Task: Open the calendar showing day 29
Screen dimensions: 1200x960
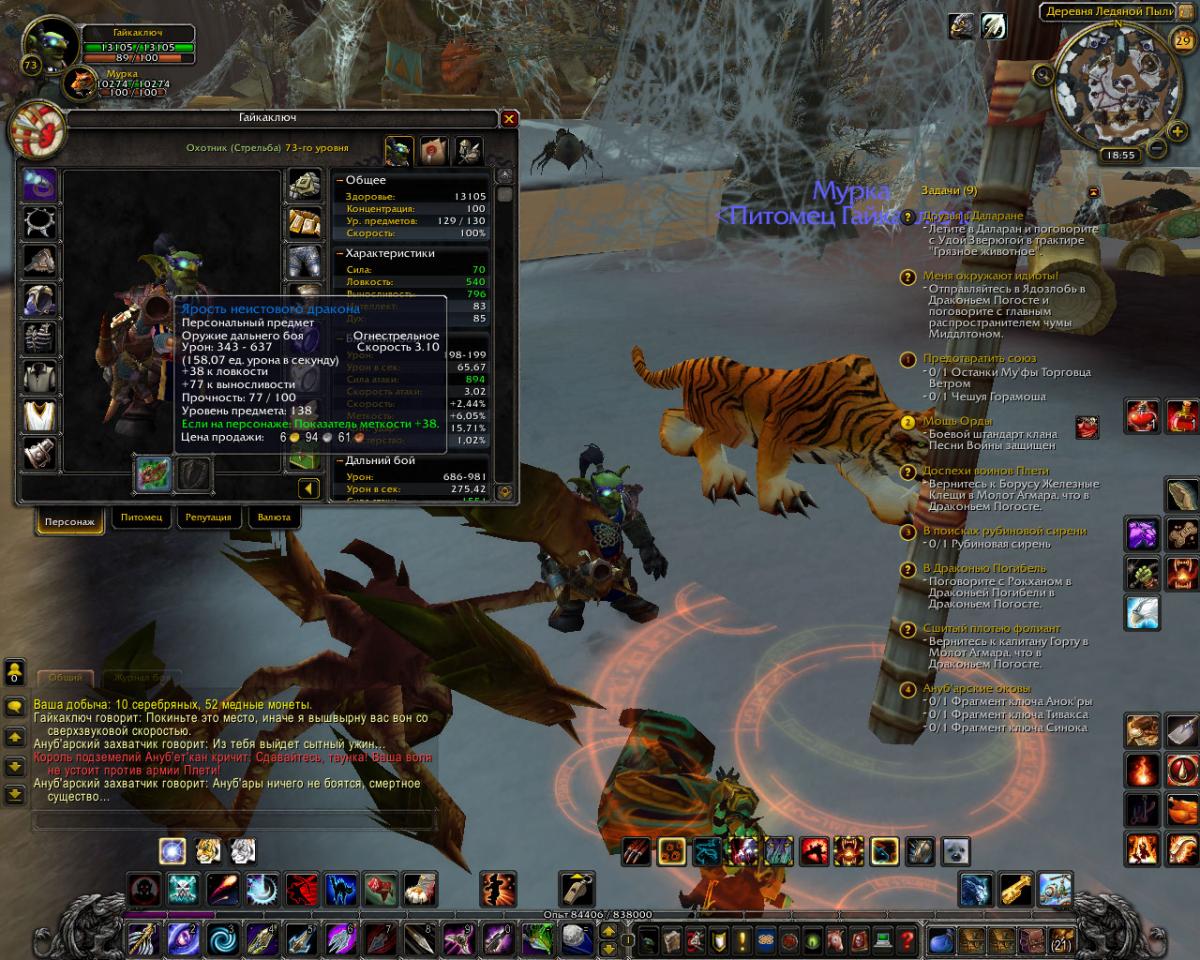Action: (1181, 41)
